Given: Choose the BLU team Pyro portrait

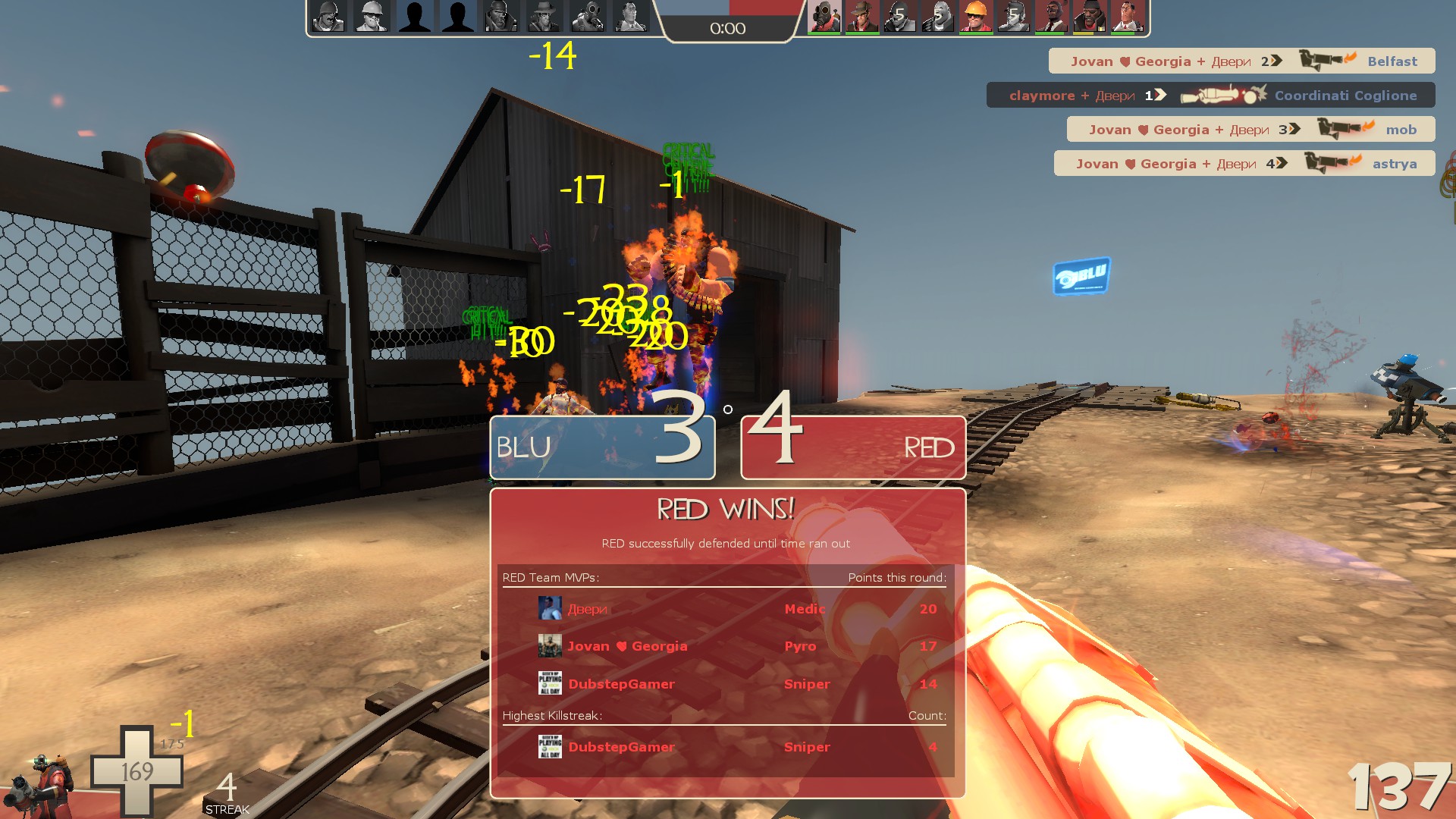Looking at the screenshot, I should [588, 16].
